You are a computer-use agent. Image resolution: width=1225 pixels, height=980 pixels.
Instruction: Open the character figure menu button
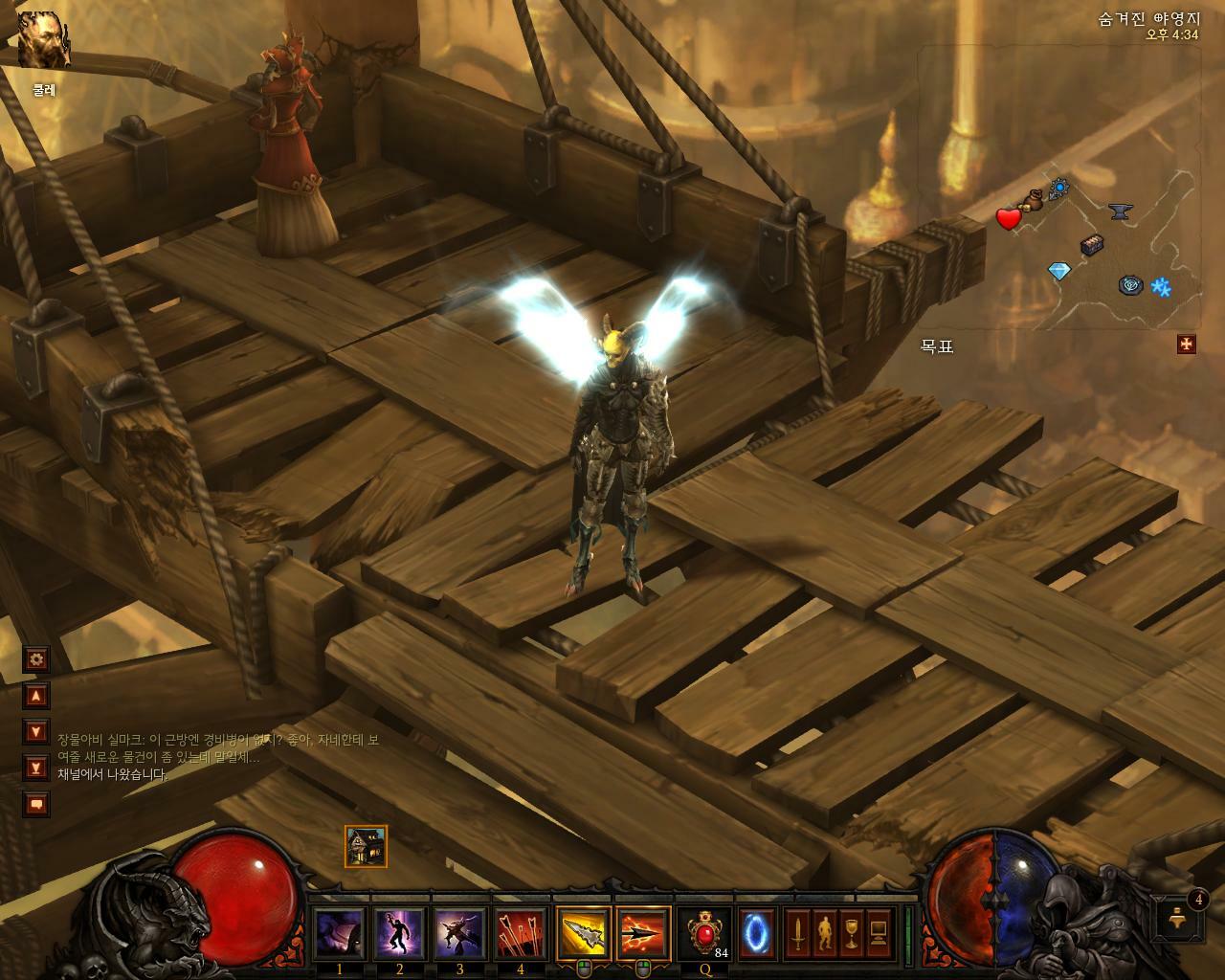[x=824, y=933]
